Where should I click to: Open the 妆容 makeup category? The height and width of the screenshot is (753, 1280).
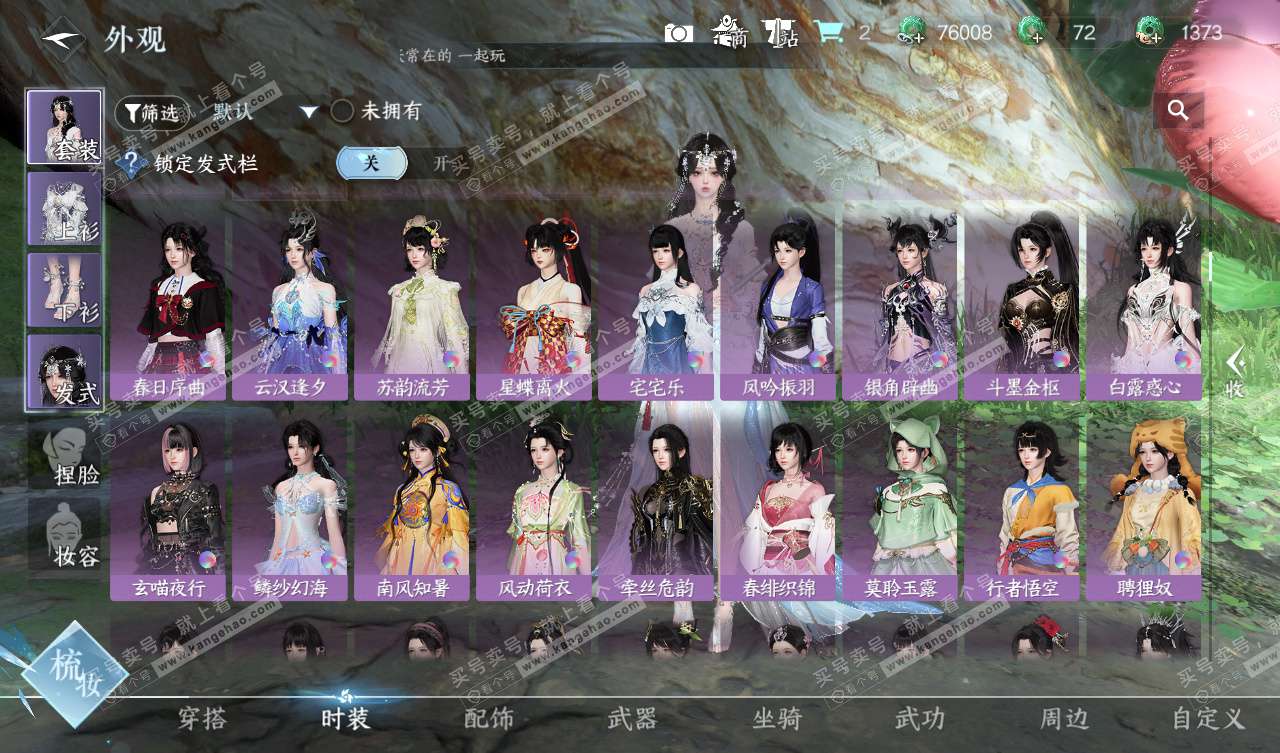click(65, 535)
